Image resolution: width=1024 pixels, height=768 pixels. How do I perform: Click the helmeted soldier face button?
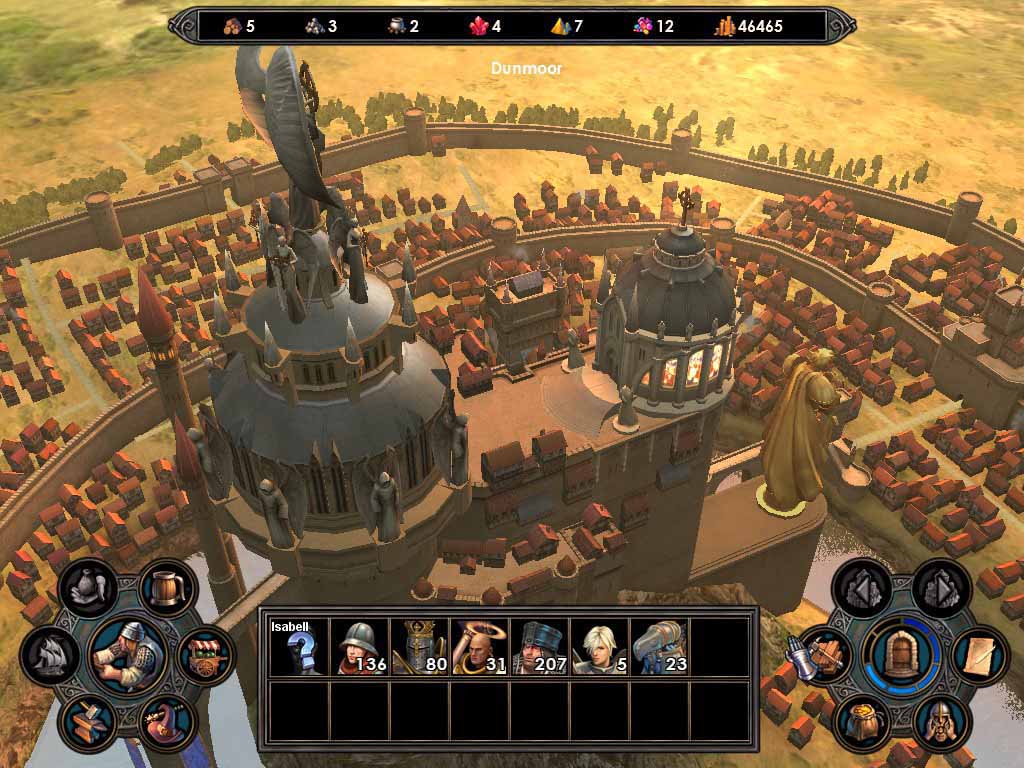940,722
